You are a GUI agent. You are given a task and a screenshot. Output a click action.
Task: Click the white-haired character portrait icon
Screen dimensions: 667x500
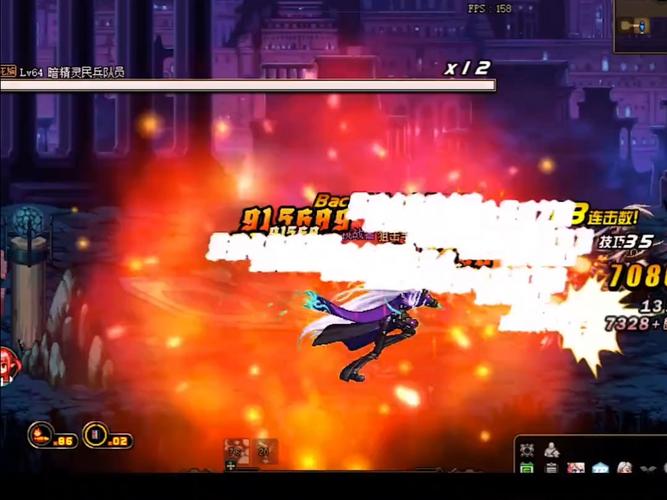(624, 468)
